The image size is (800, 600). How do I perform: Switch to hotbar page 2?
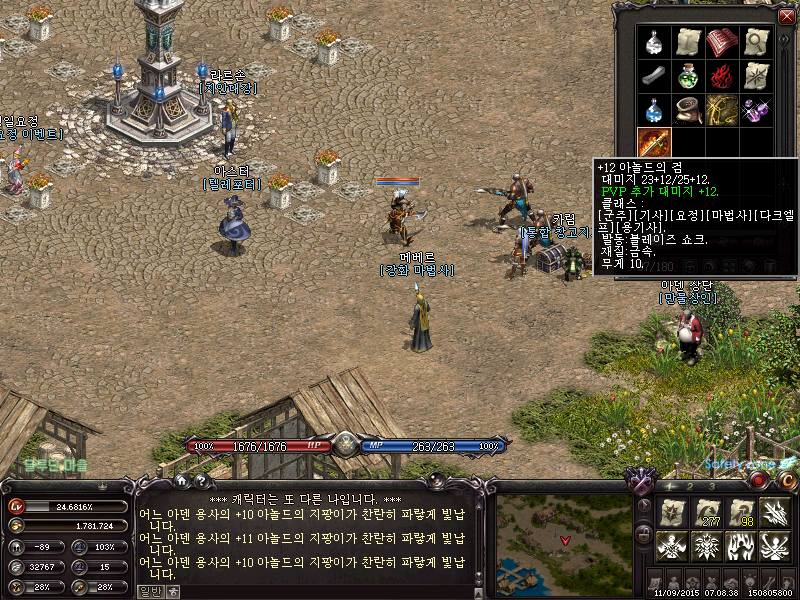point(687,486)
